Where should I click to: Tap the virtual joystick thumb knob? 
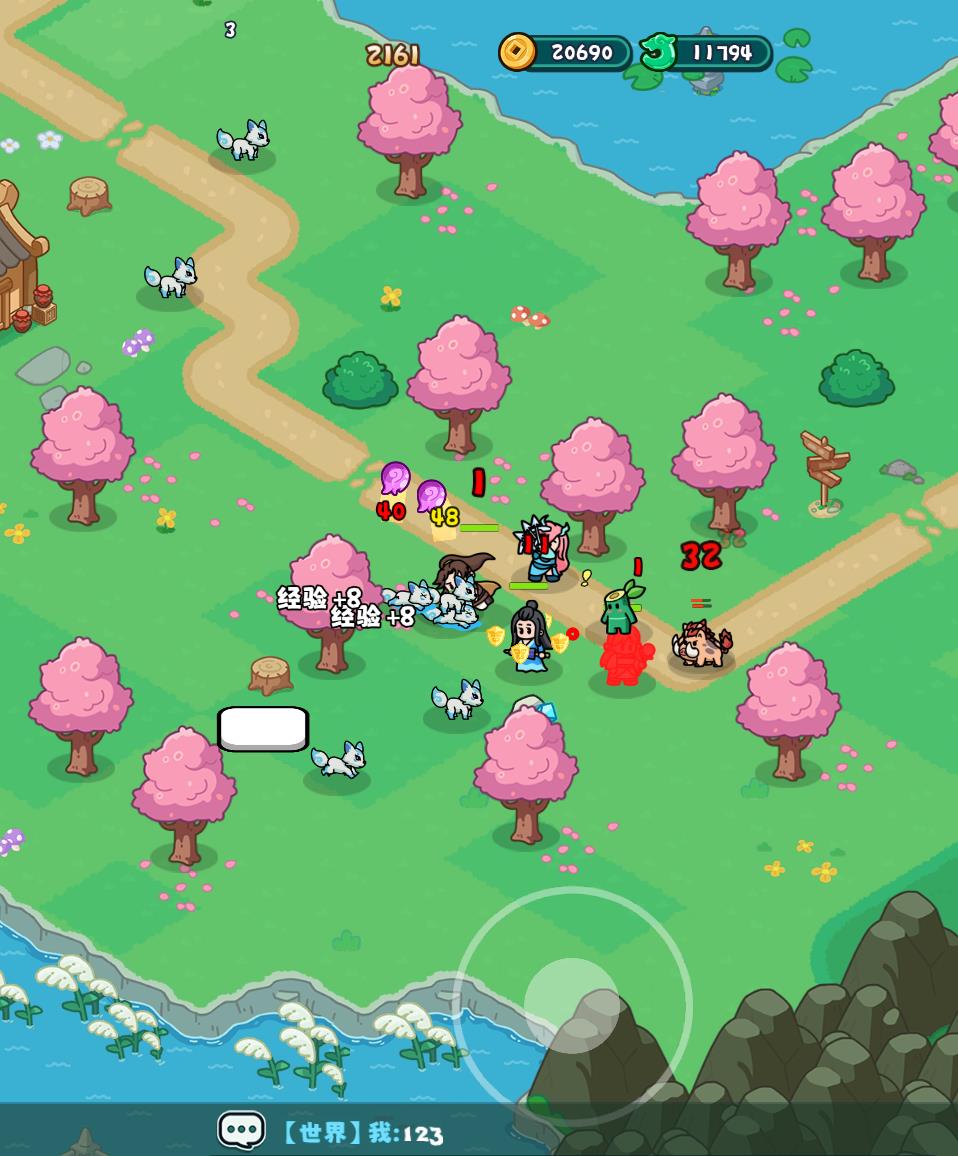[x=572, y=1005]
